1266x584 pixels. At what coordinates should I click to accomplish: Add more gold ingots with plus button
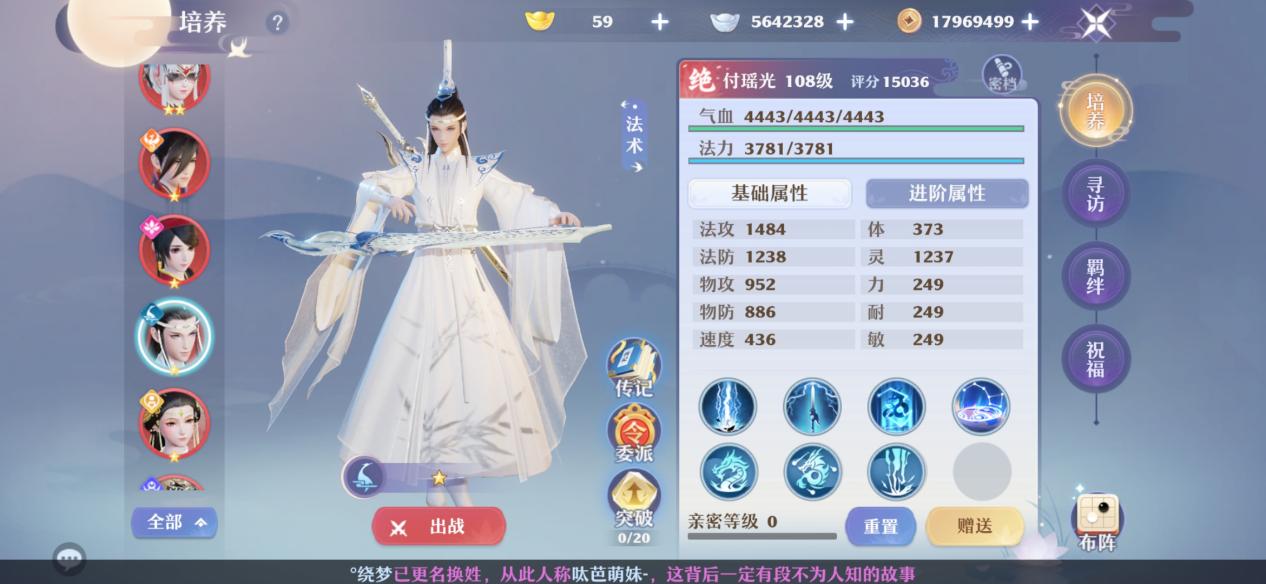(660, 22)
